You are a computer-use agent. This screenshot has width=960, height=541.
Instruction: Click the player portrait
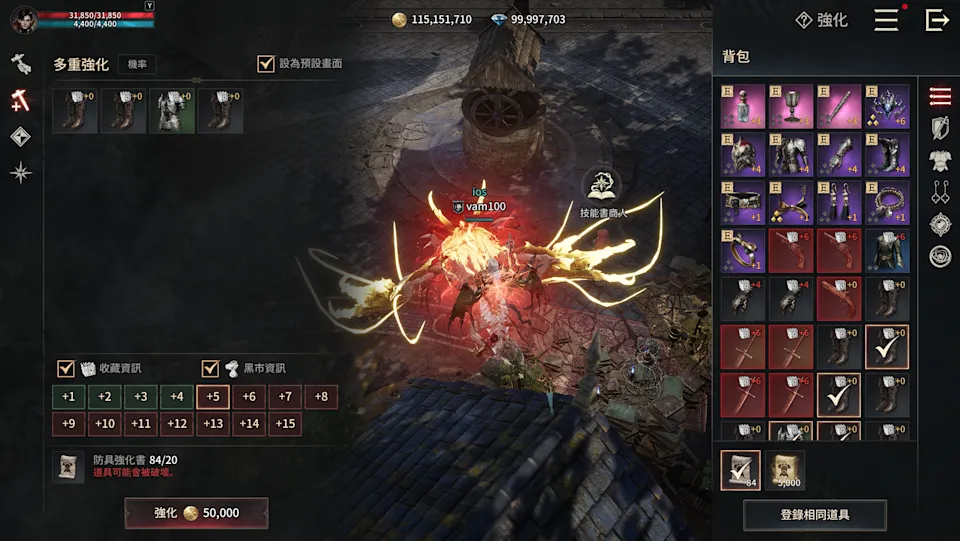pos(24,20)
